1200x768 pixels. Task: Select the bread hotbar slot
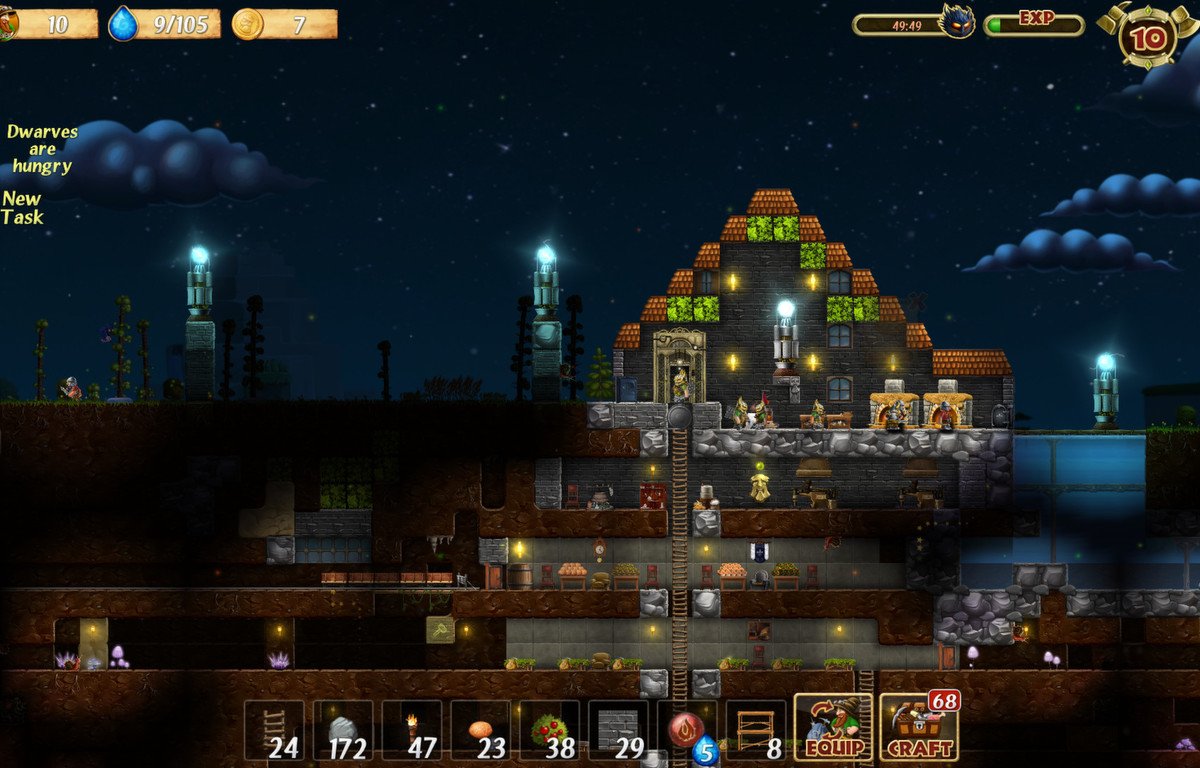coord(481,730)
